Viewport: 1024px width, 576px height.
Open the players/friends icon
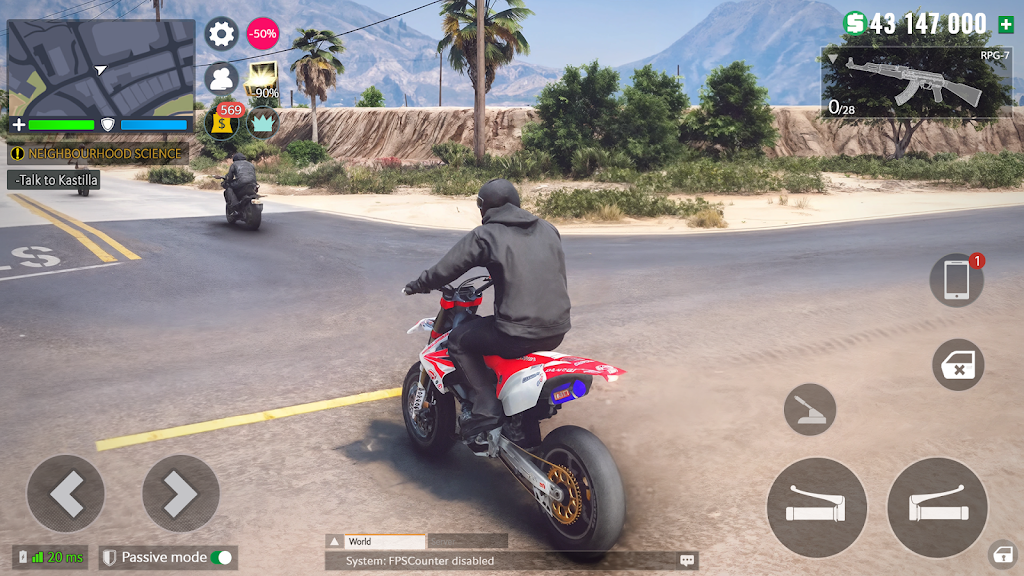[221, 78]
